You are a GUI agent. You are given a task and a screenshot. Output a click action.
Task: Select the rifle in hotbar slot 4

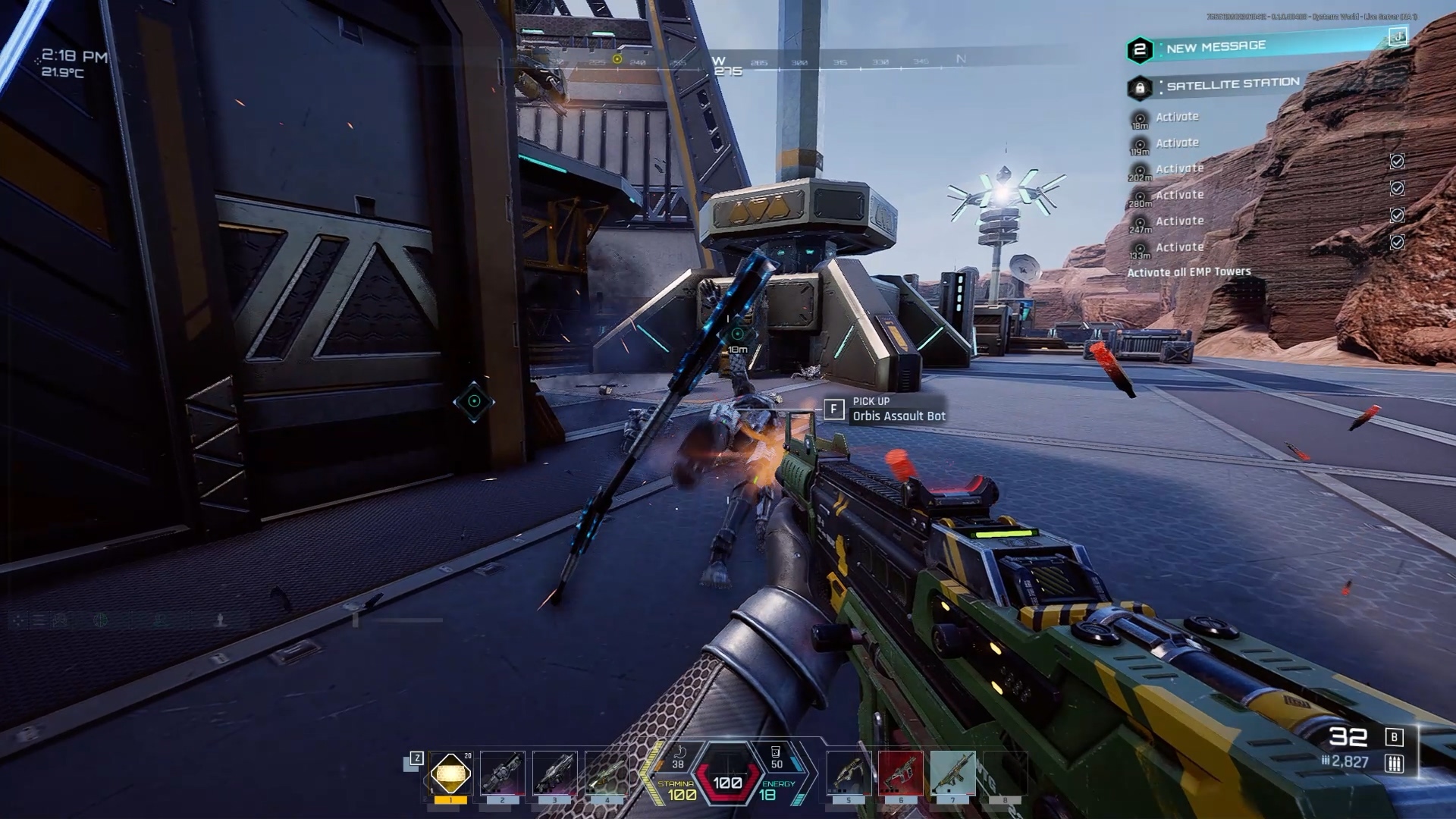607,773
